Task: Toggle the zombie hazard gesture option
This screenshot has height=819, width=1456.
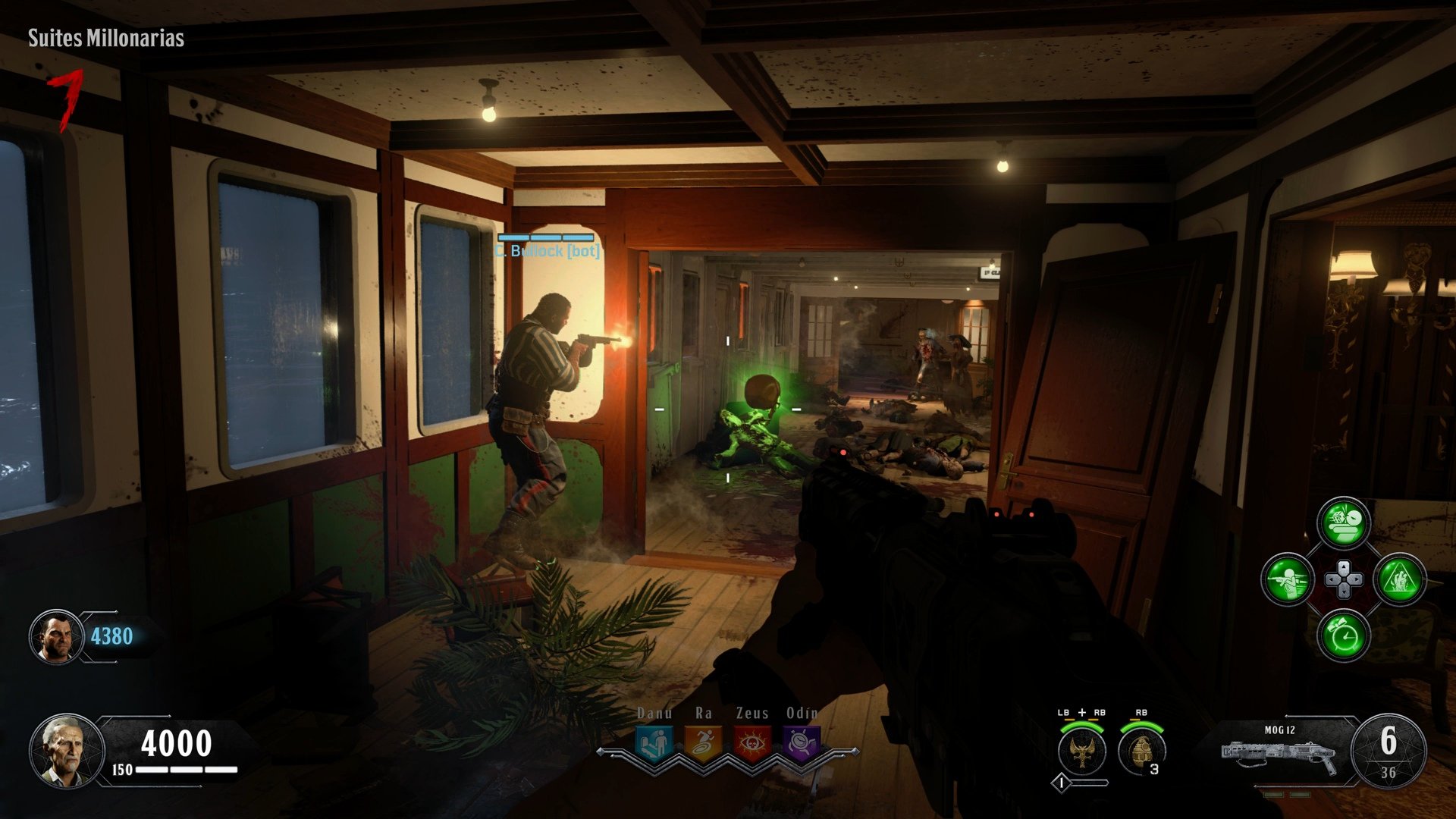Action: (1402, 579)
